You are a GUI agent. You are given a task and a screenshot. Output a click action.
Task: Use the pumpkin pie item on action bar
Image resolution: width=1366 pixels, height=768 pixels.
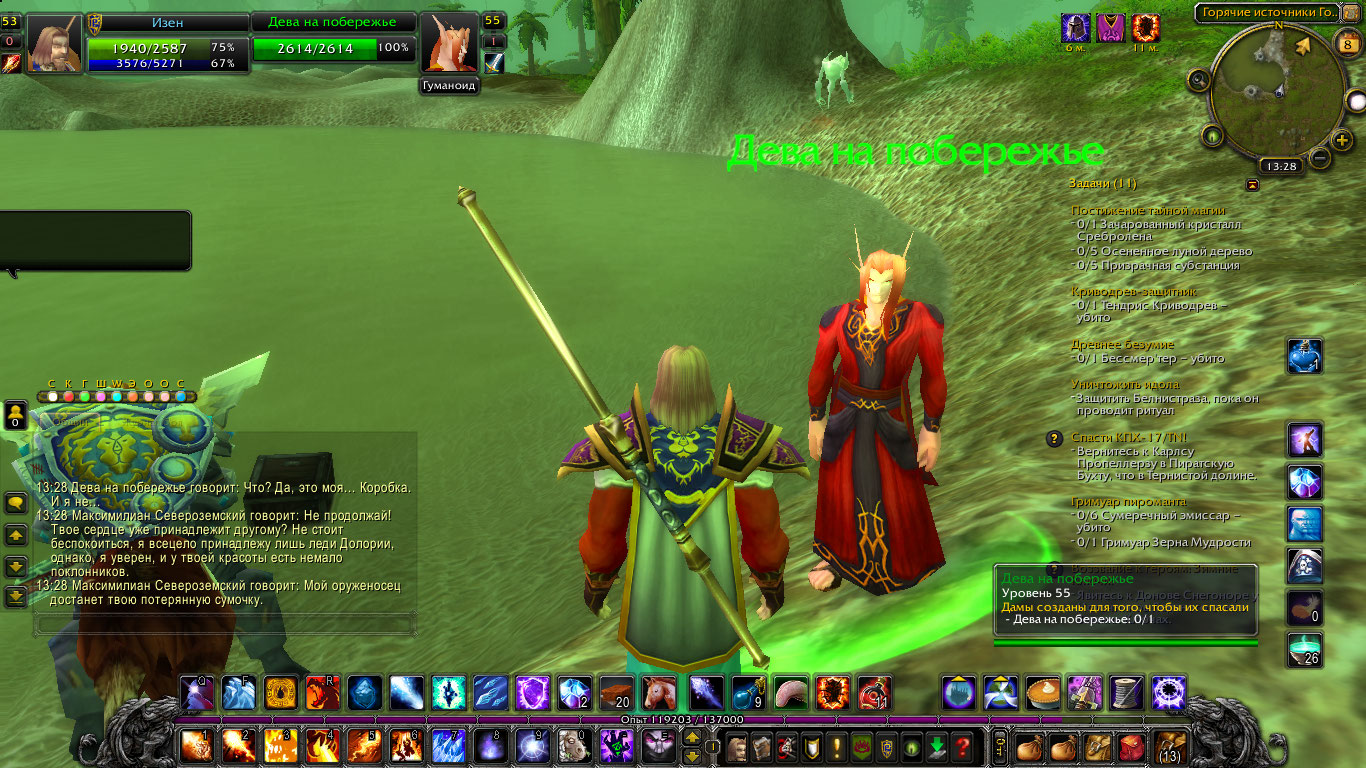pos(1042,693)
